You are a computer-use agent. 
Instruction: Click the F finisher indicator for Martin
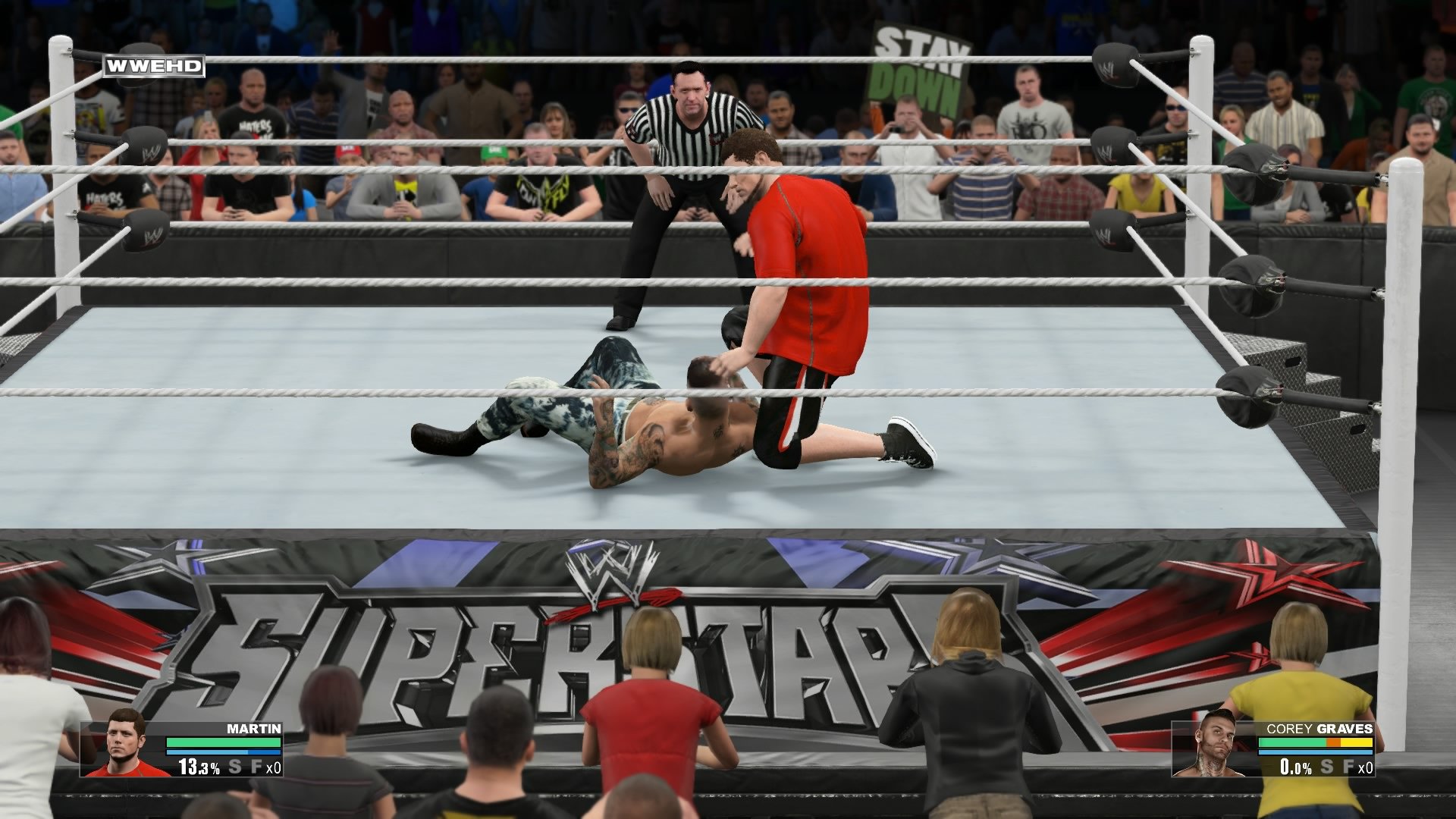tap(257, 767)
